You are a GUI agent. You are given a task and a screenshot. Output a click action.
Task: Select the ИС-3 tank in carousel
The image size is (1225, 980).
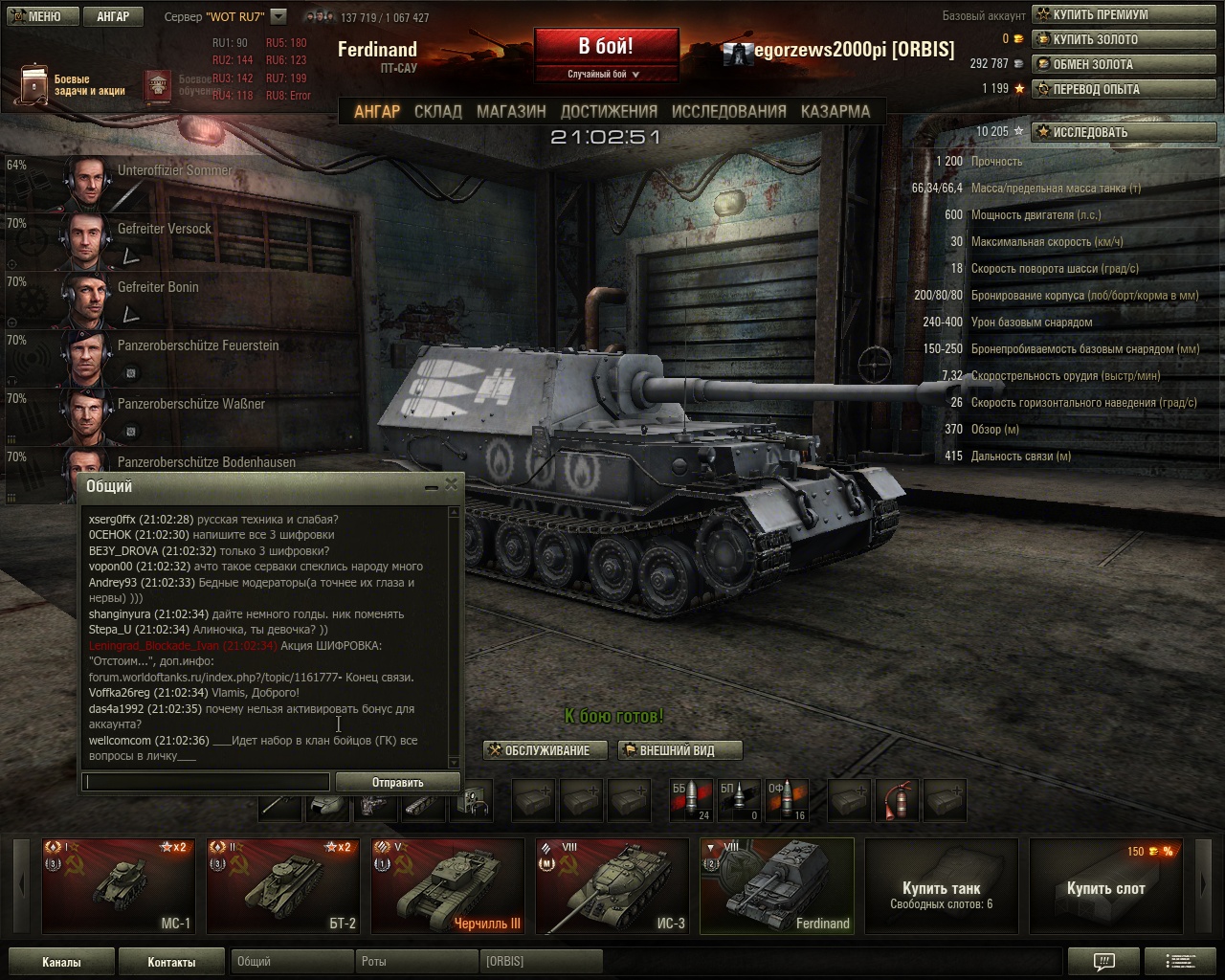[x=611, y=885]
